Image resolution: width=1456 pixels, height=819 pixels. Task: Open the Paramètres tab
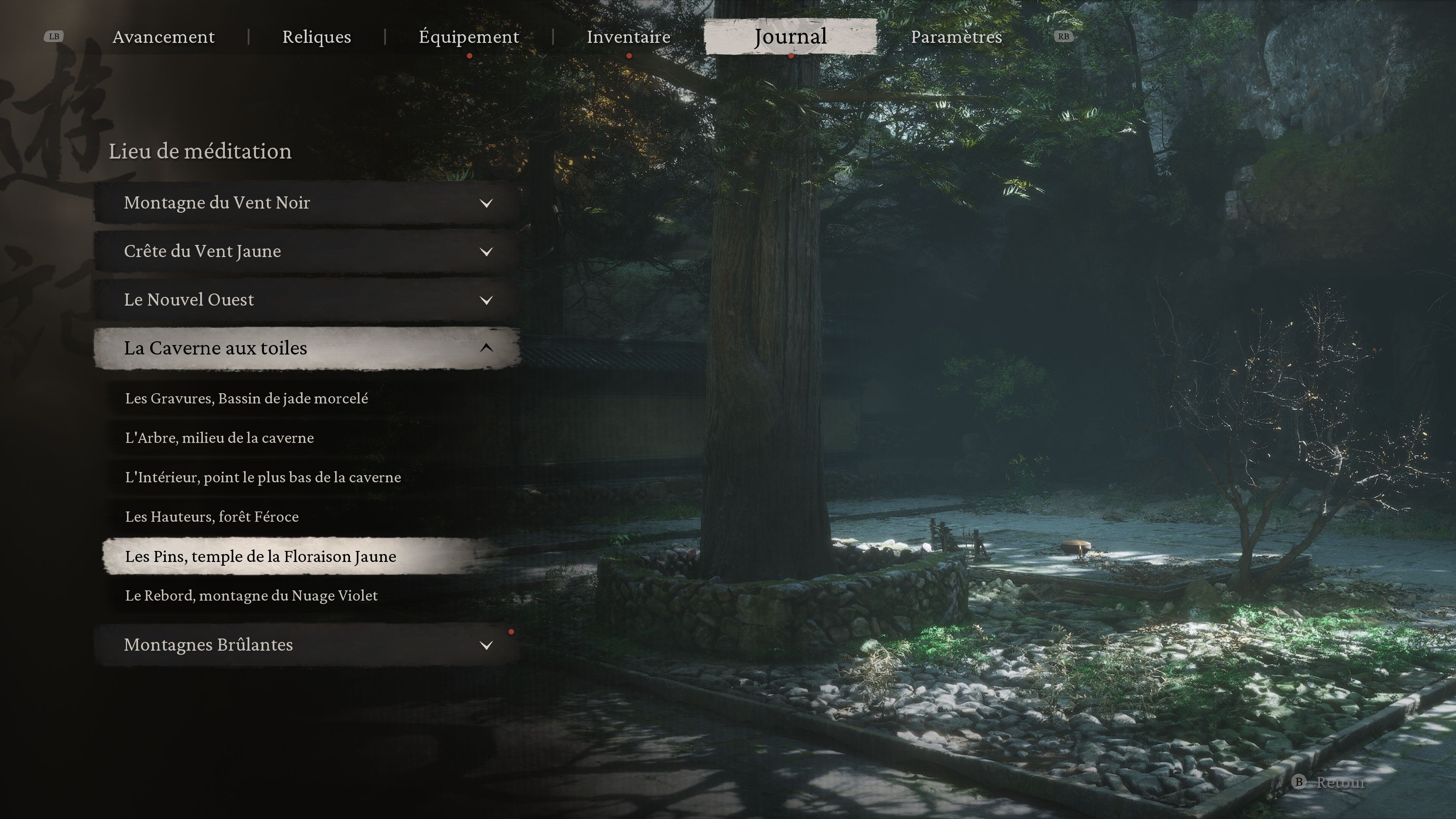[x=956, y=37]
